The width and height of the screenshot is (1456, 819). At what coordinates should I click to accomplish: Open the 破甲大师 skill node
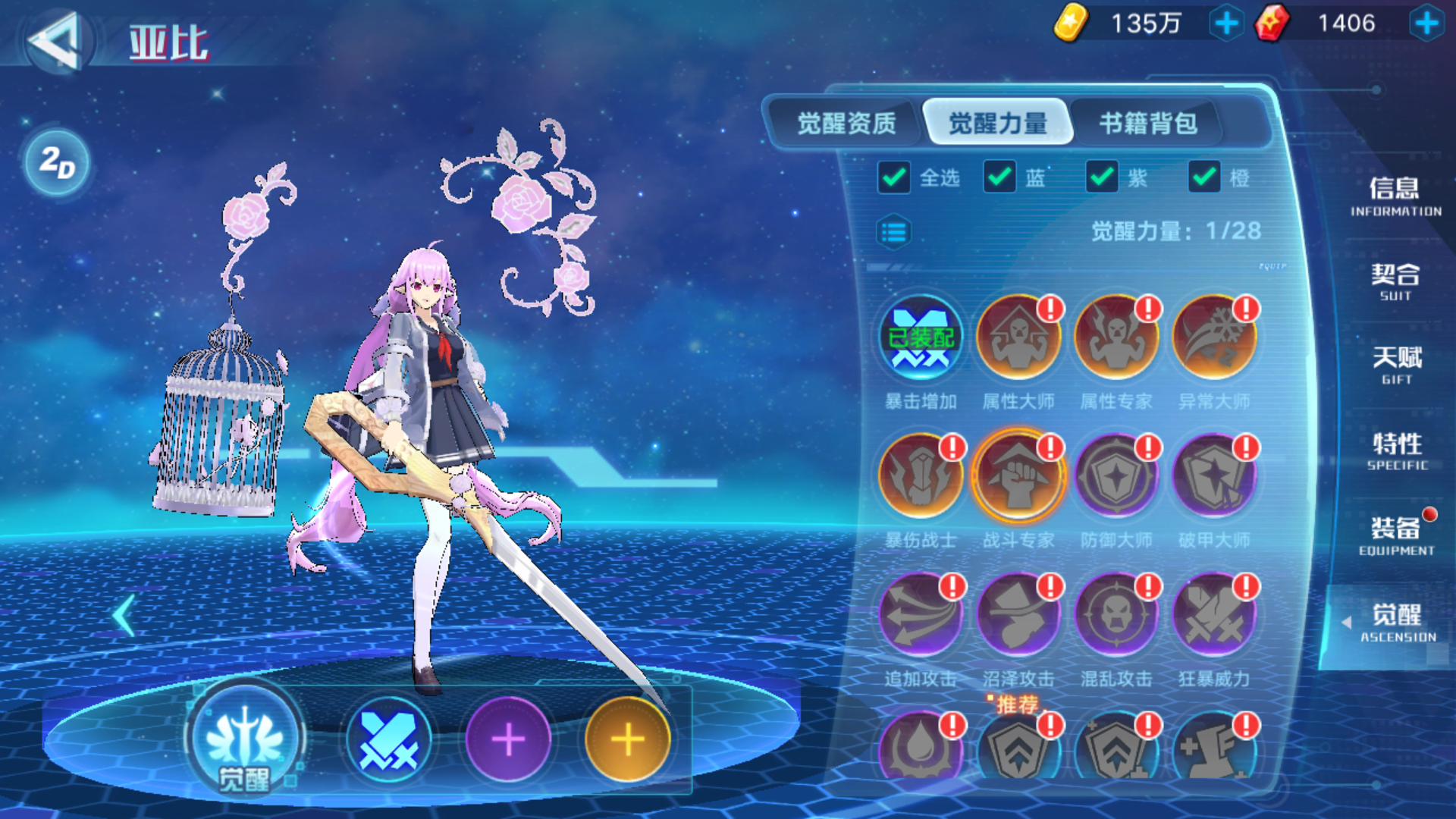point(1213,475)
